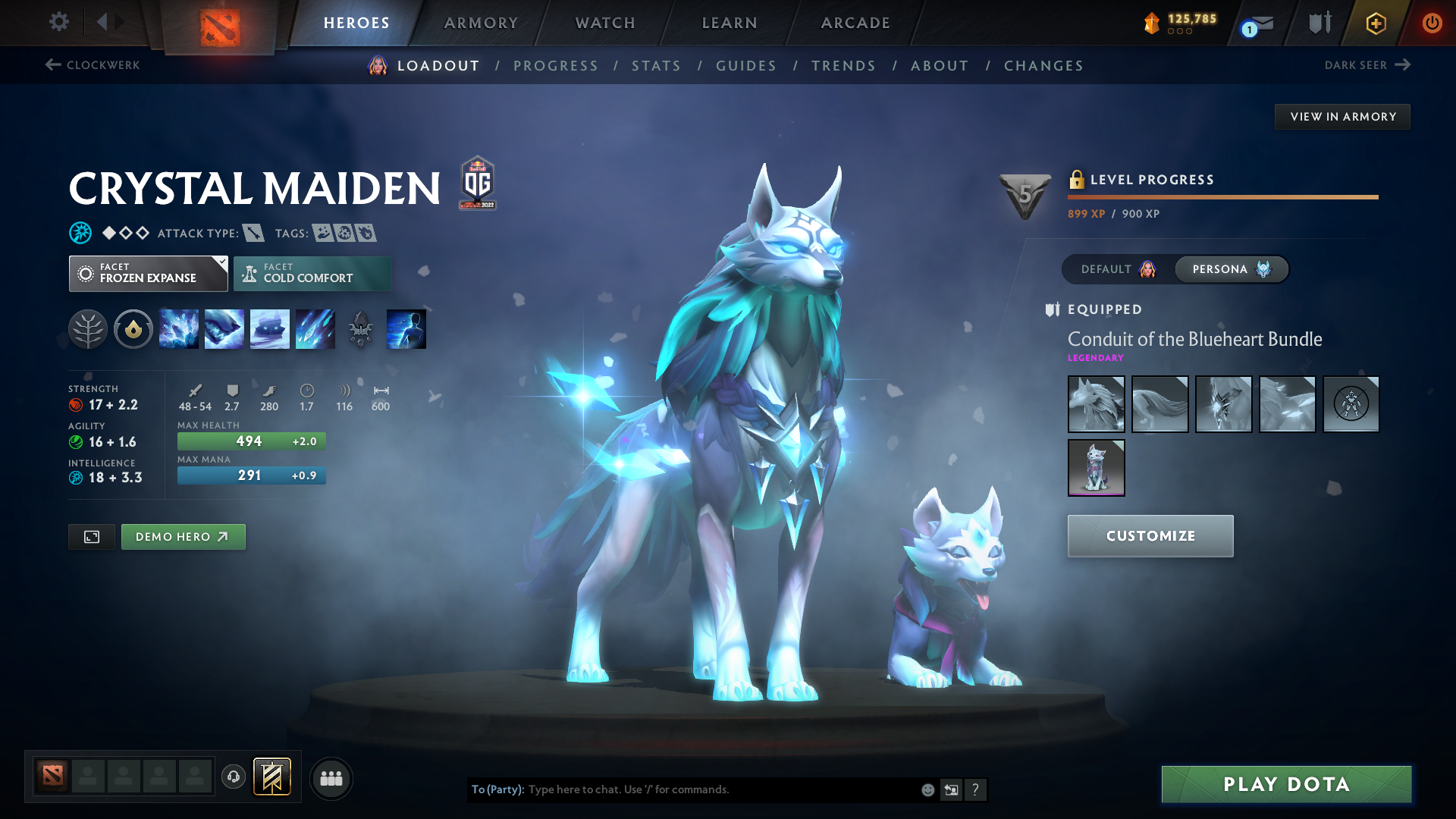Image resolution: width=1456 pixels, height=819 pixels.
Task: Open the ARMORY menu
Action: tap(481, 23)
